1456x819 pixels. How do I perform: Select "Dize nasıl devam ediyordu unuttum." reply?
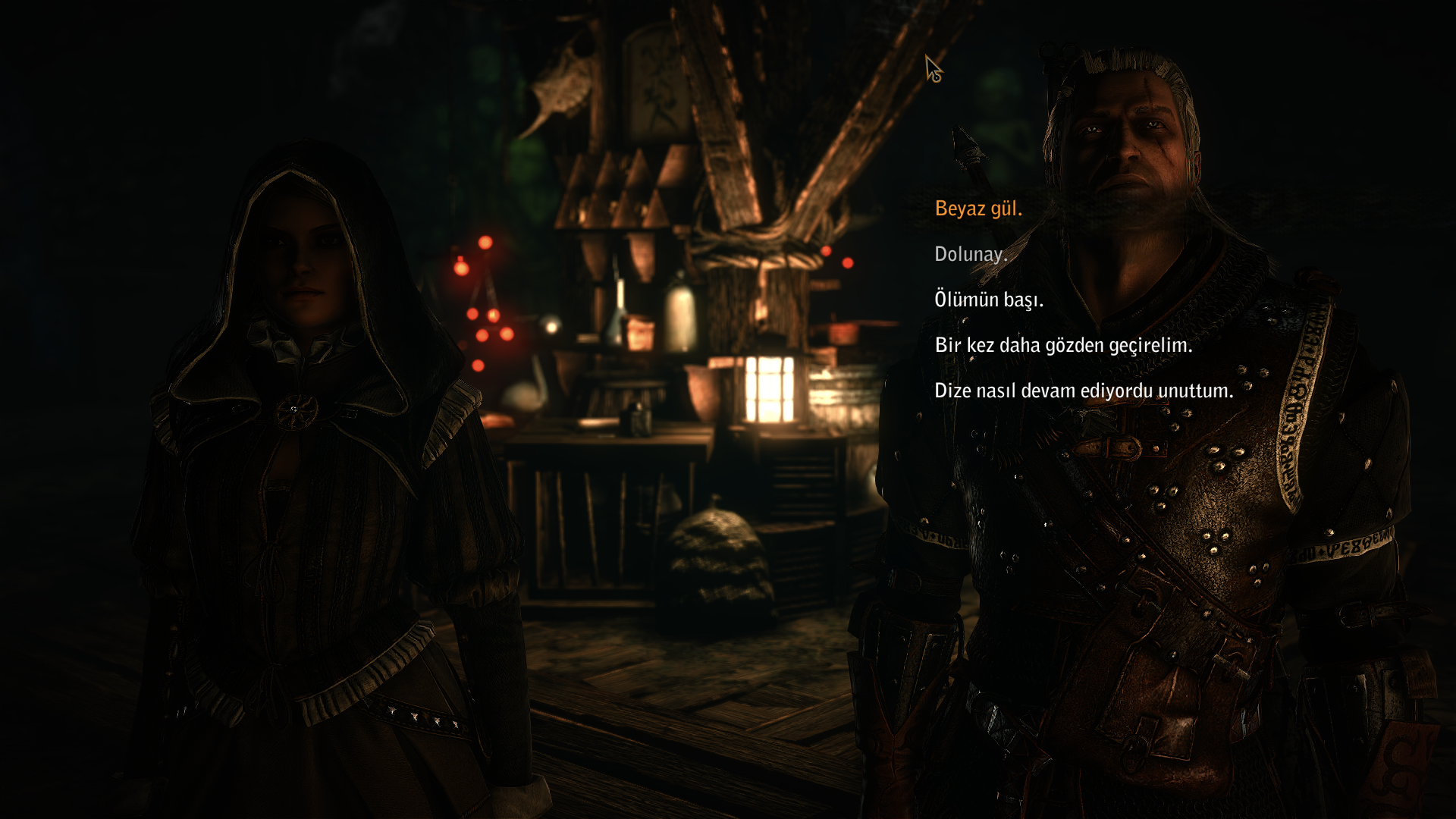1084,391
